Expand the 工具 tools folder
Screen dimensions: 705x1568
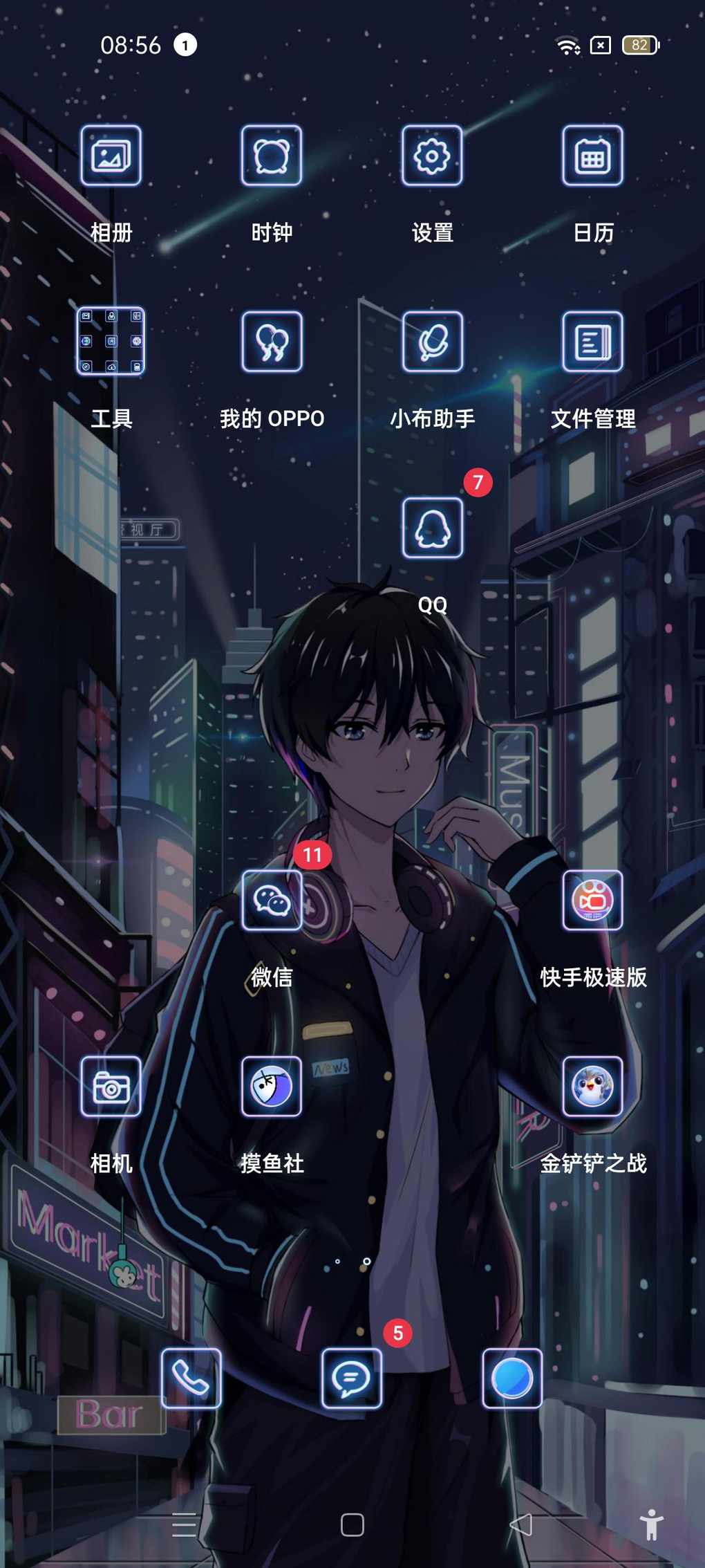[111, 341]
